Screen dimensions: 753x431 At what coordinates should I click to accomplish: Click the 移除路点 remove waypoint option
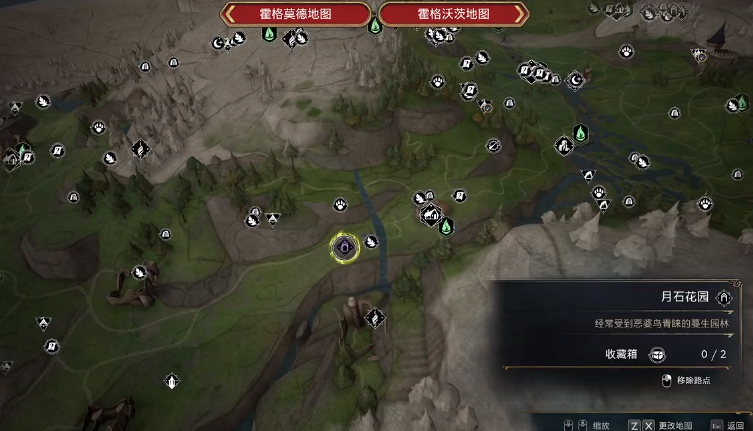point(695,380)
